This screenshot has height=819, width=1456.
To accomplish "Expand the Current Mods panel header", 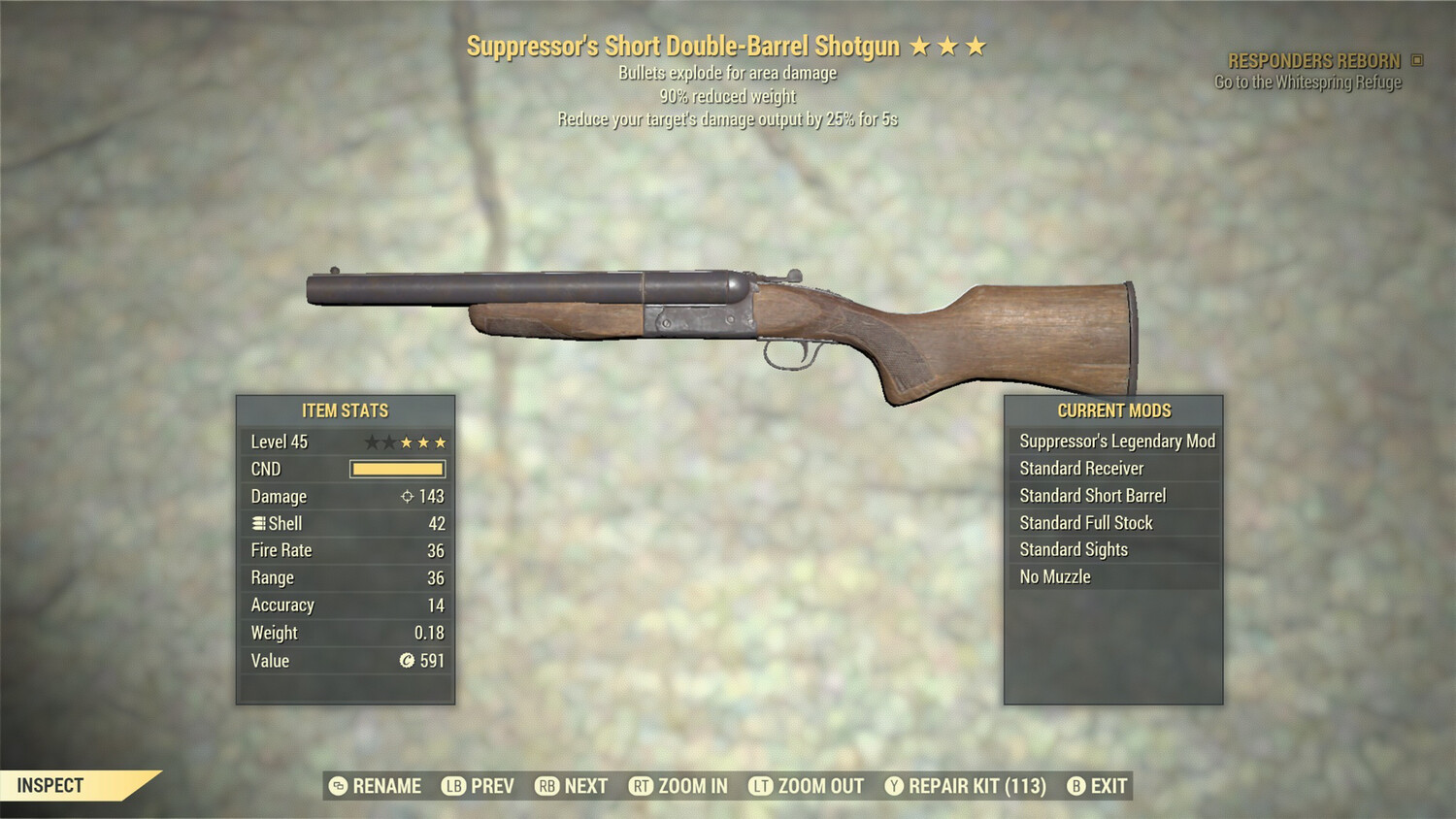I will [1113, 409].
